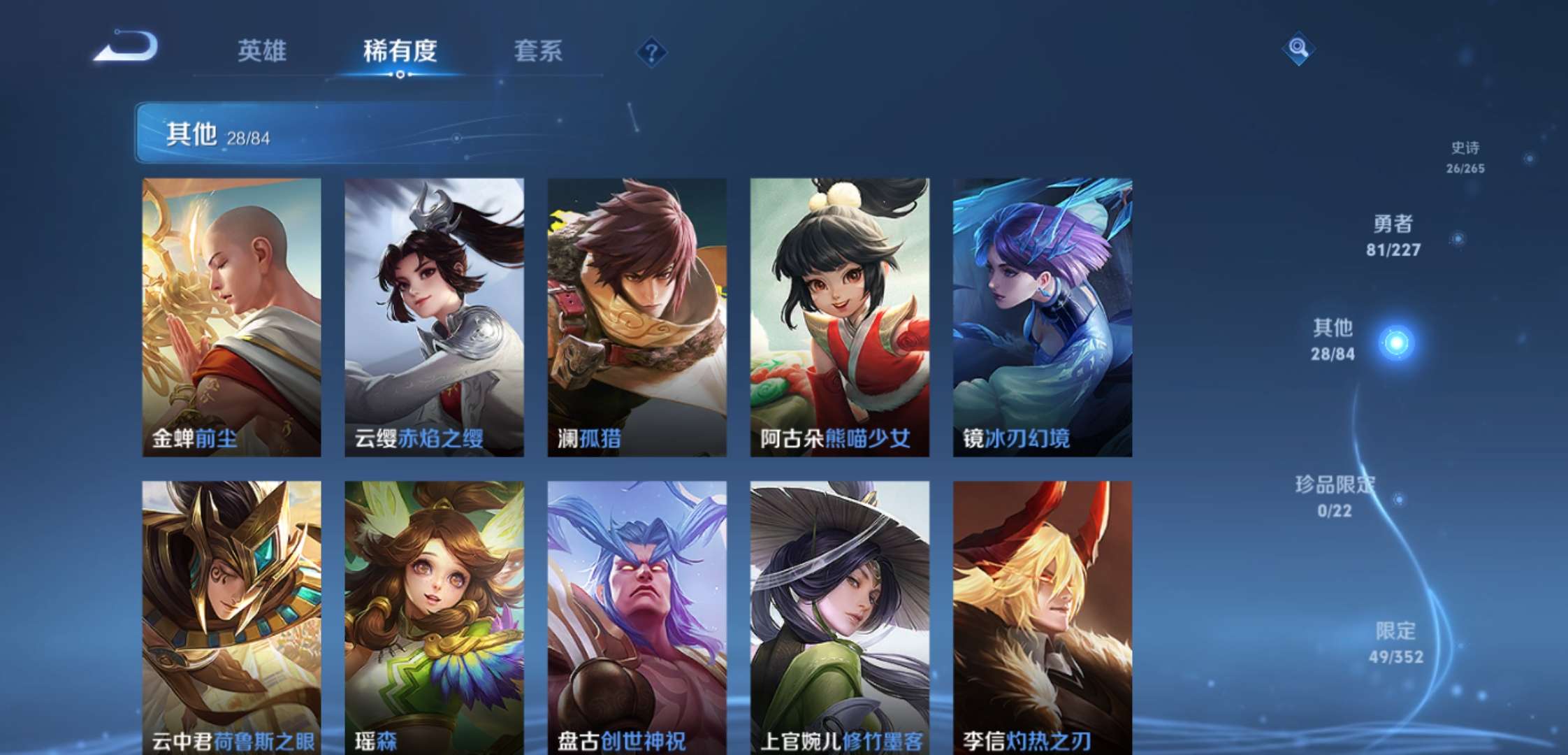The width and height of the screenshot is (1568, 755).
Task: Open the 套系 tab
Action: [x=538, y=51]
